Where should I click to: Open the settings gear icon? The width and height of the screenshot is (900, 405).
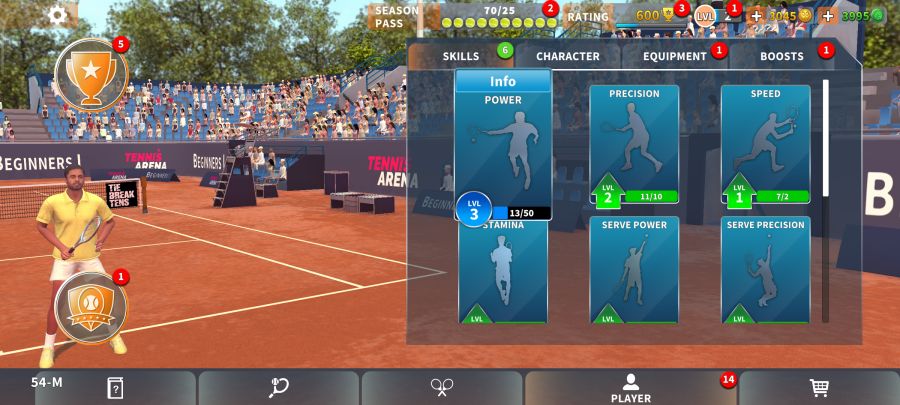[58, 15]
